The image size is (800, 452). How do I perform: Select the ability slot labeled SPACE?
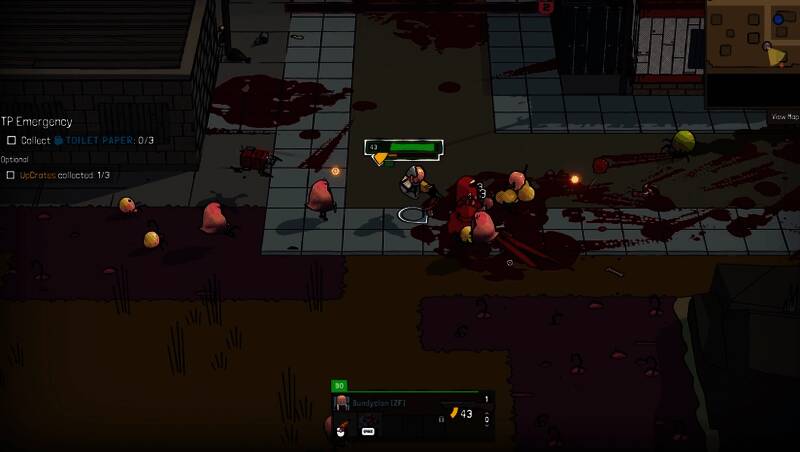click(368, 431)
